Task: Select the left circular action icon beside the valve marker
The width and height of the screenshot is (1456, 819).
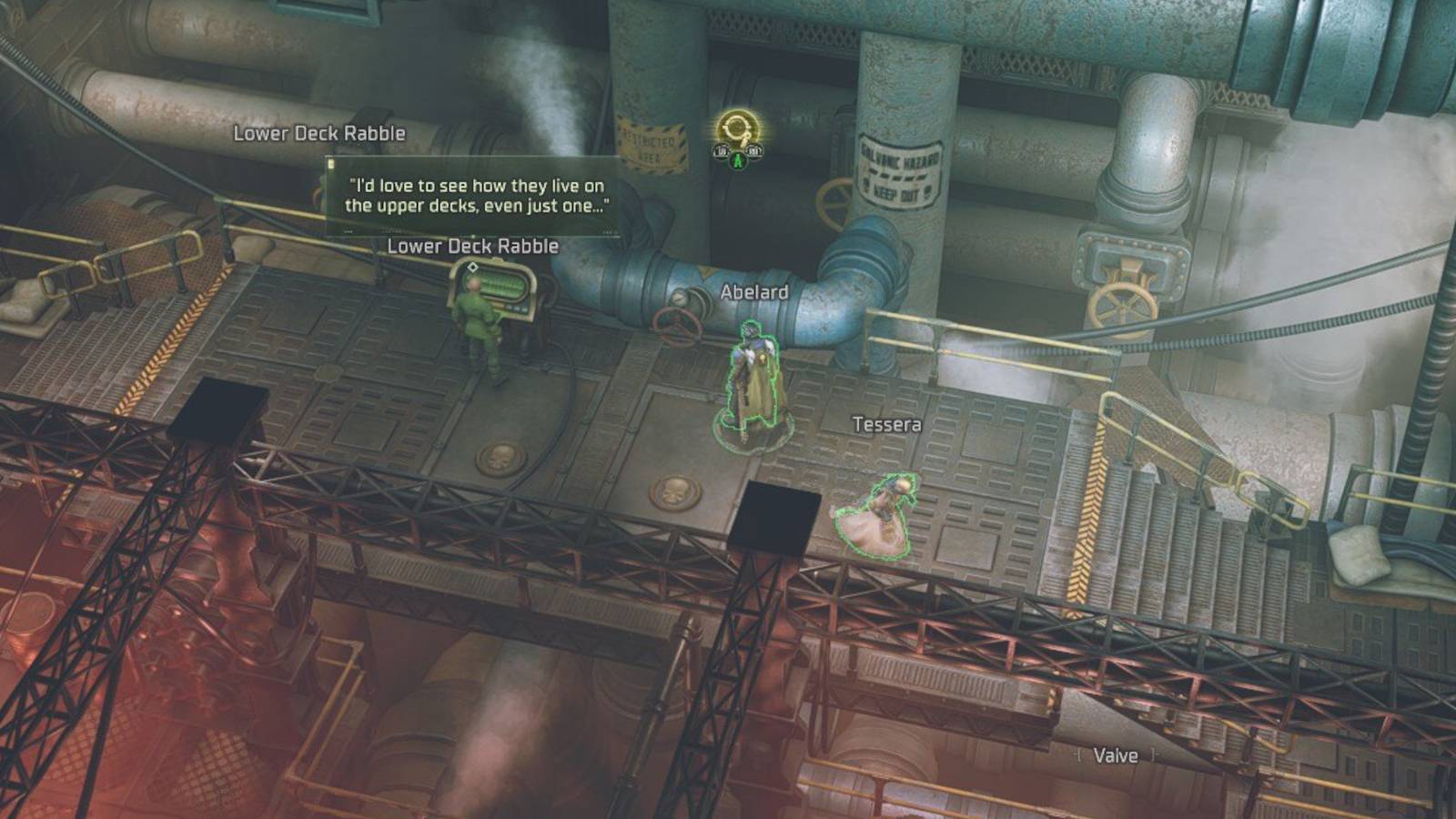Action: point(721,150)
